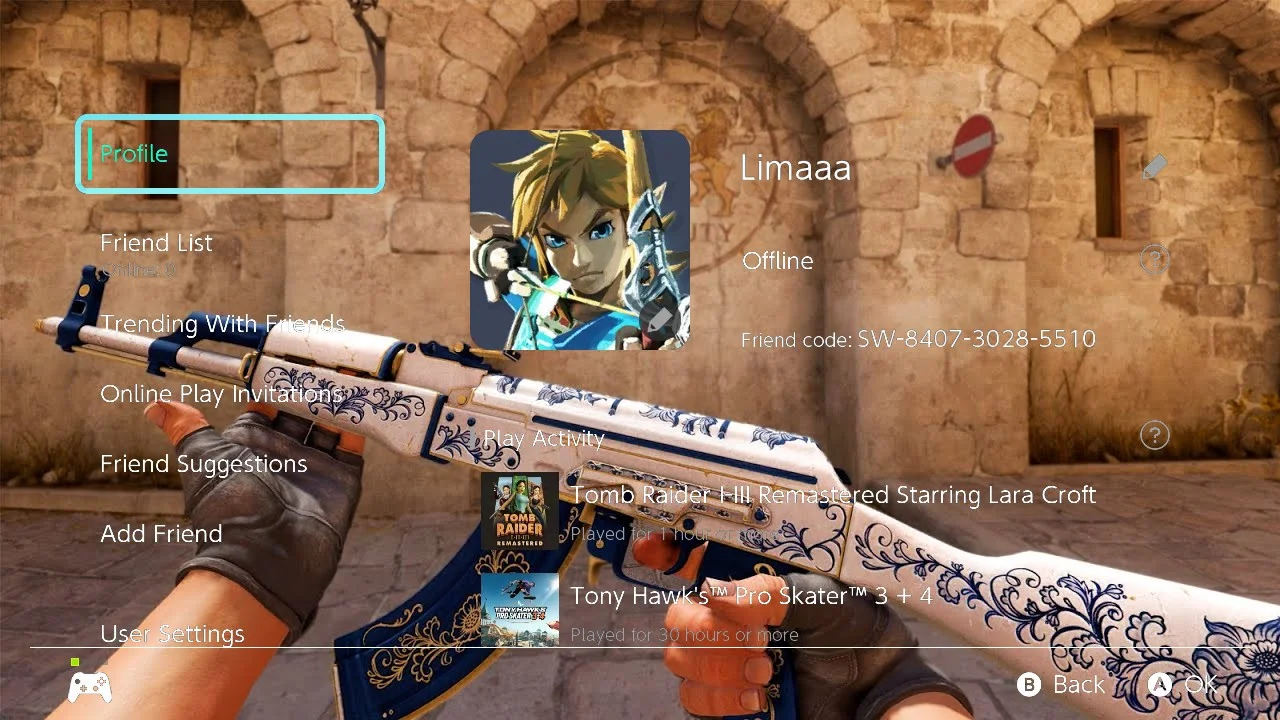Show Friend Suggestions
The image size is (1280, 720).
(x=203, y=464)
